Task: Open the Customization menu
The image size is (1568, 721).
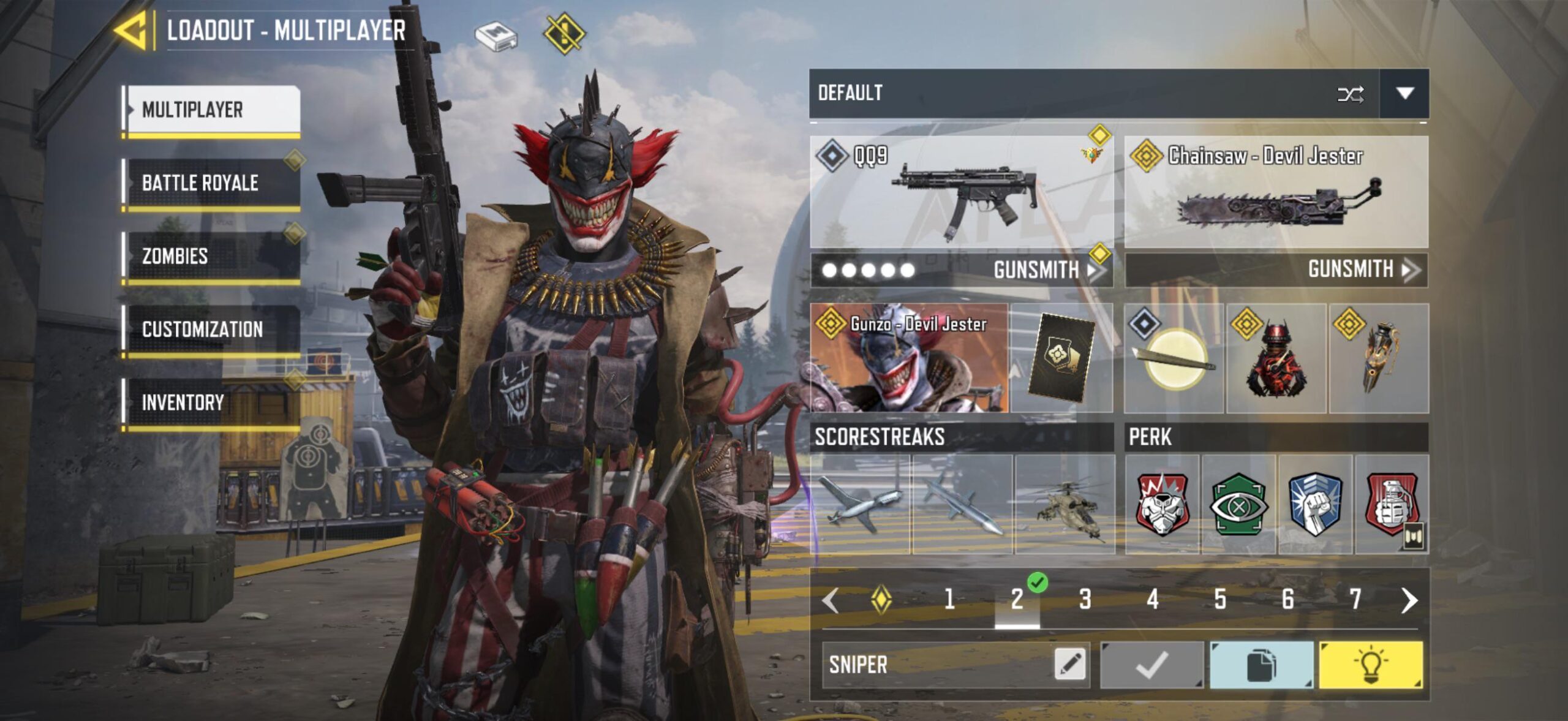Action: pyautogui.click(x=211, y=329)
